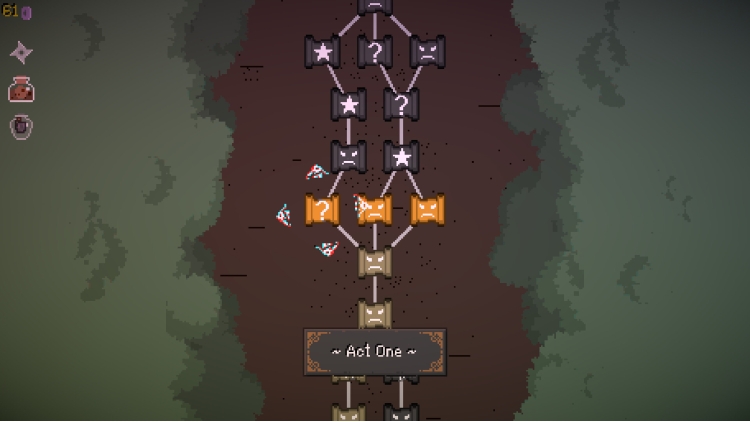This screenshot has width=750, height=422.
Task: Inspect the red potion jar item
Action: click(21, 90)
